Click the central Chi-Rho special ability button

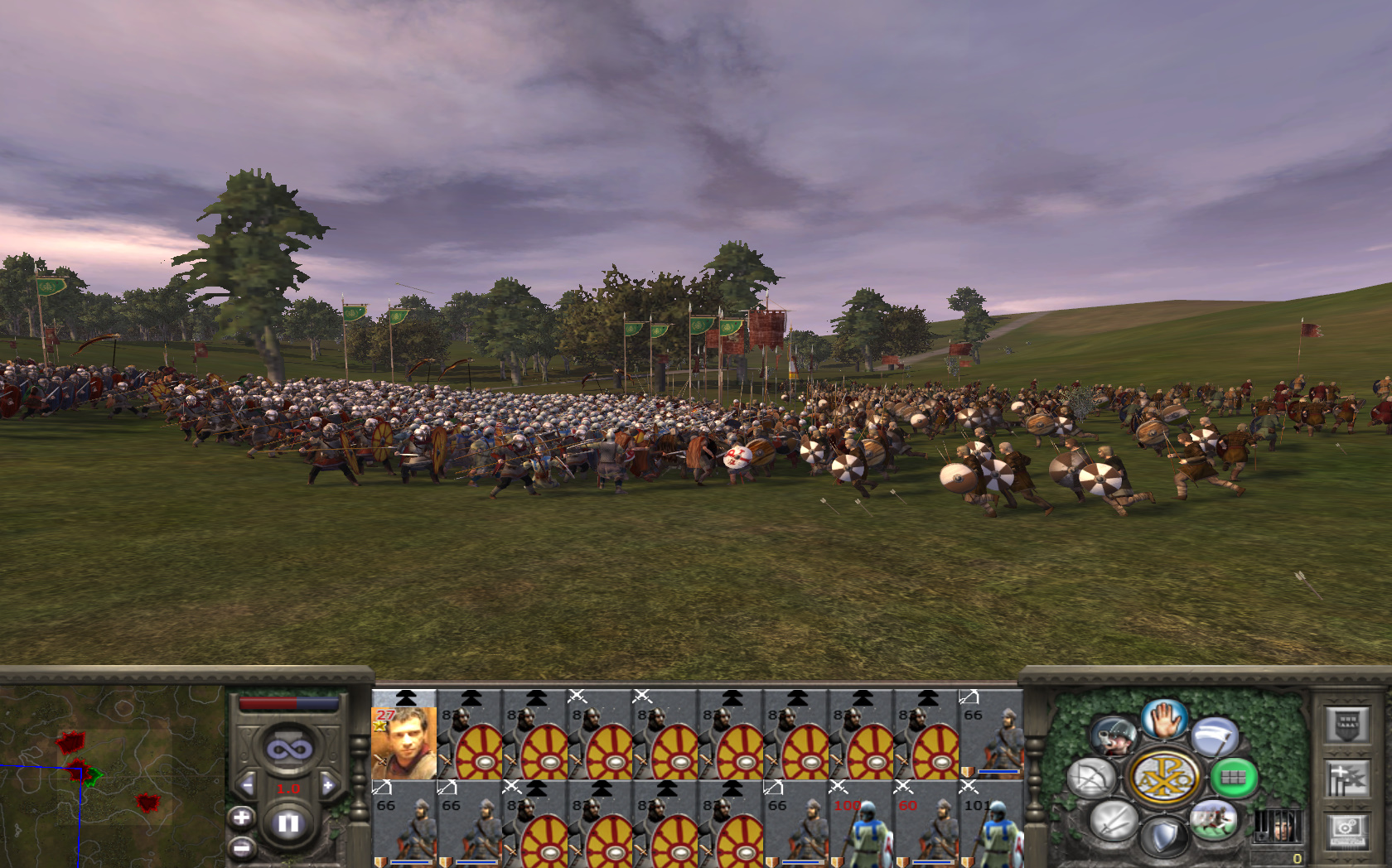[1164, 778]
